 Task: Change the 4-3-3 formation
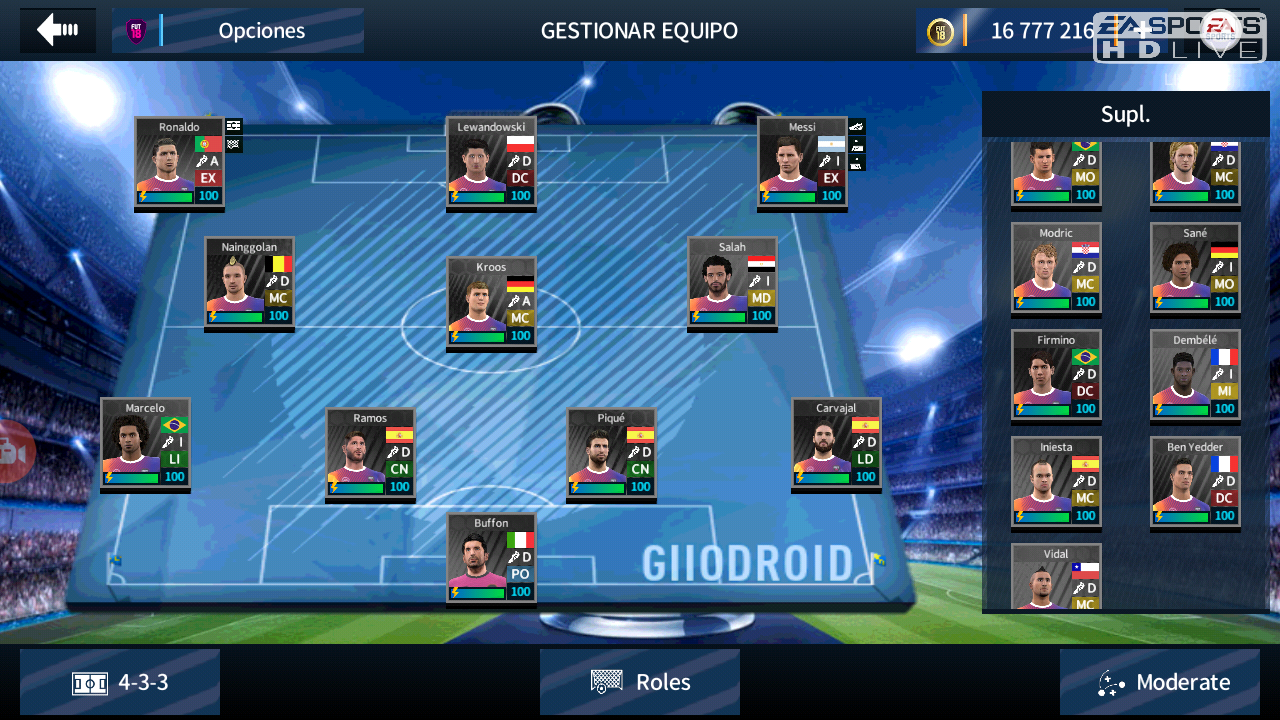120,682
